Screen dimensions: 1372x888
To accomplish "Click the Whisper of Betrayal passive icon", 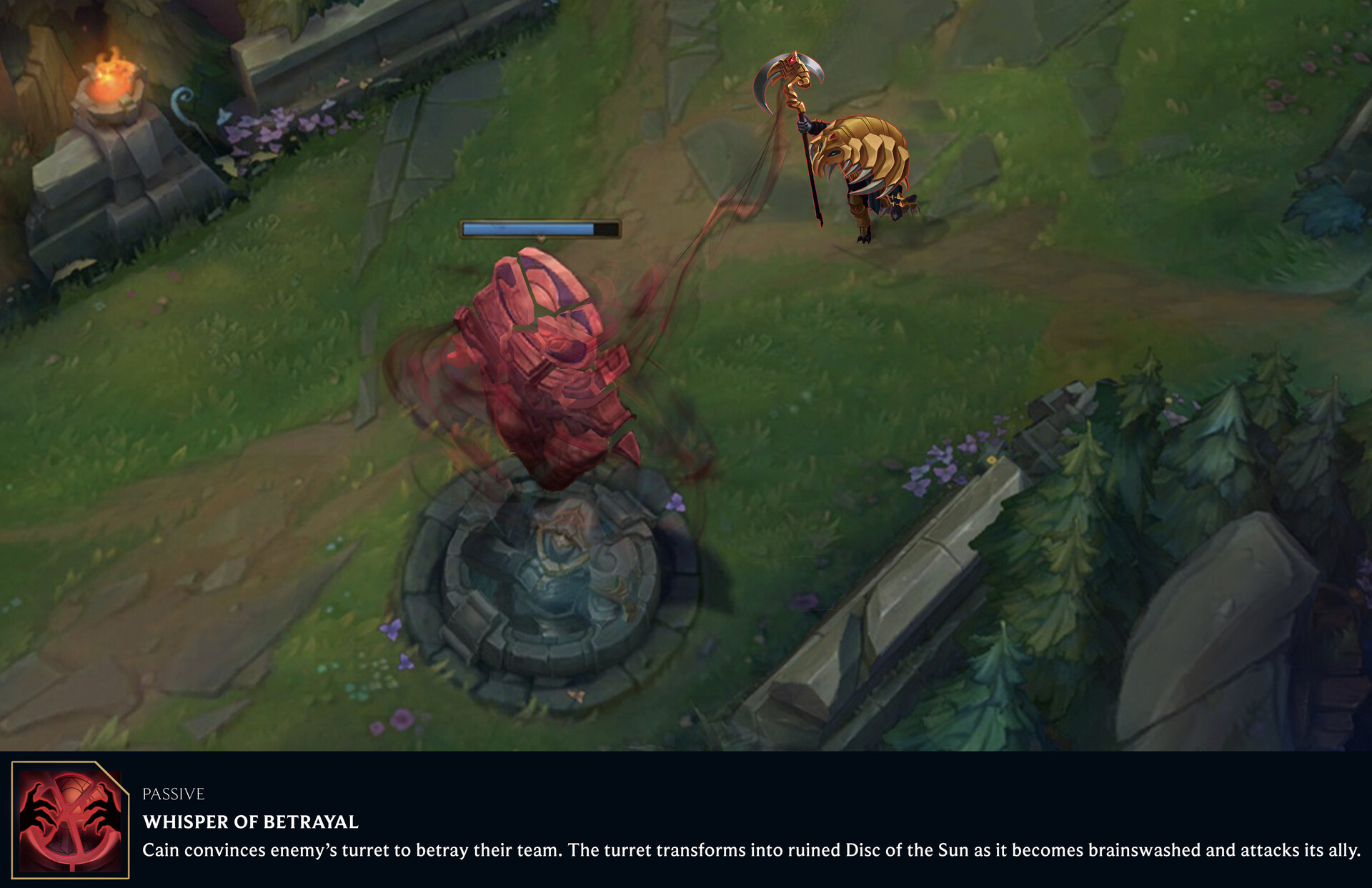I will (70, 820).
